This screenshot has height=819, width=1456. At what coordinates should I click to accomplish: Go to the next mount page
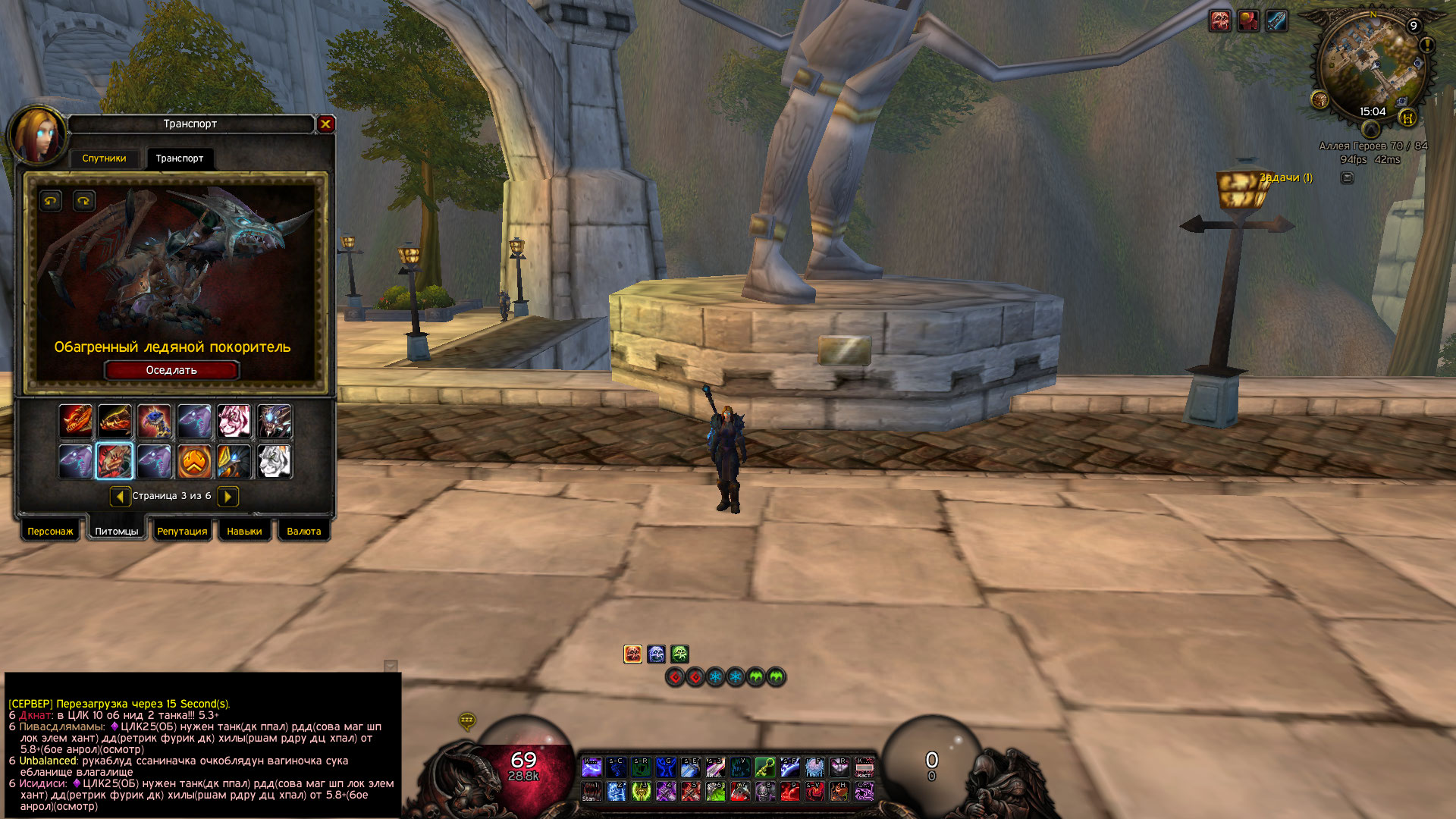(x=227, y=496)
